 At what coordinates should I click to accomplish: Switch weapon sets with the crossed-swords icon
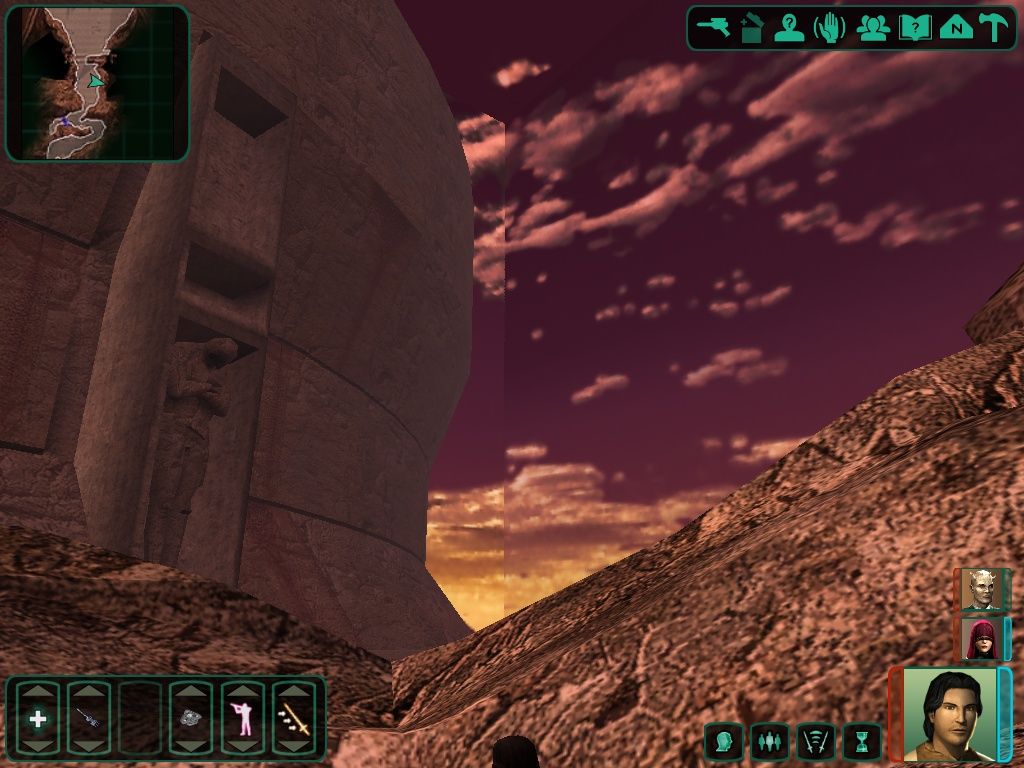pos(815,741)
